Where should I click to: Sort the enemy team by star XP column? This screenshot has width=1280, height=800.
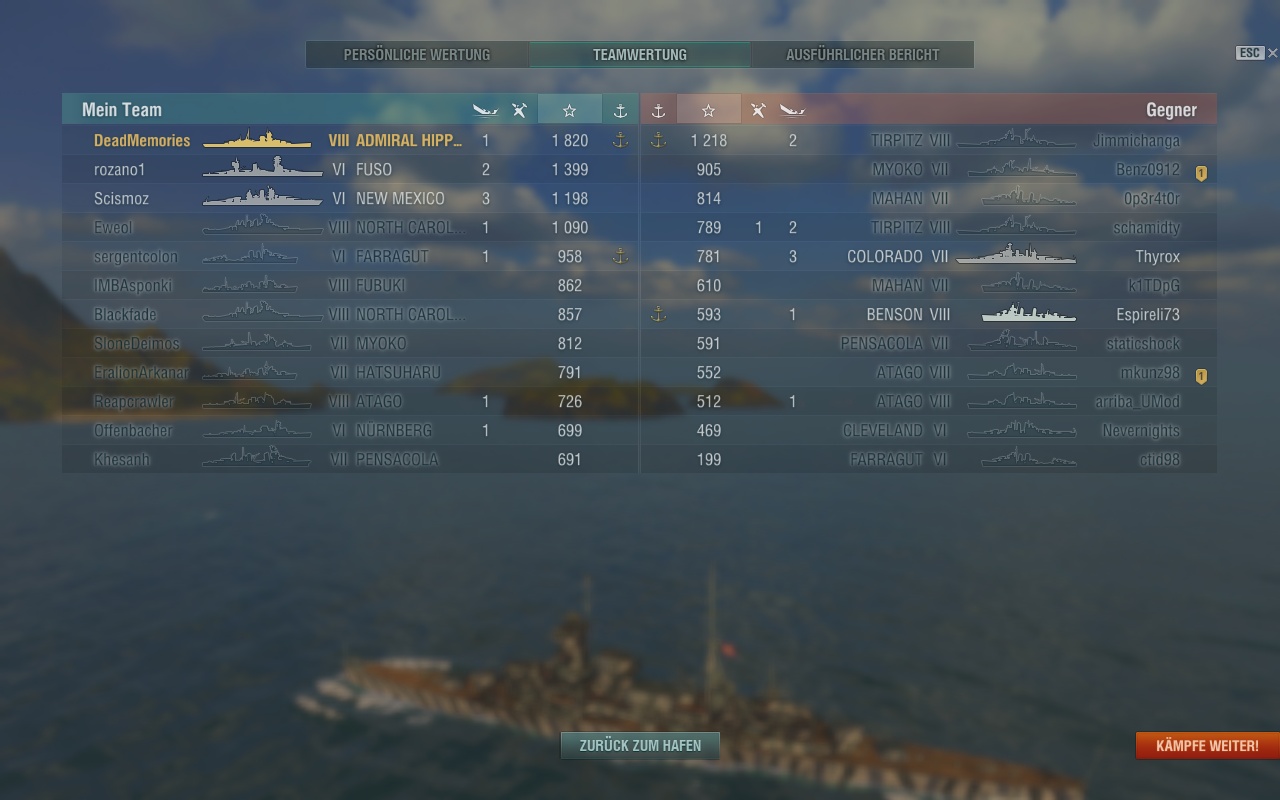pos(708,110)
